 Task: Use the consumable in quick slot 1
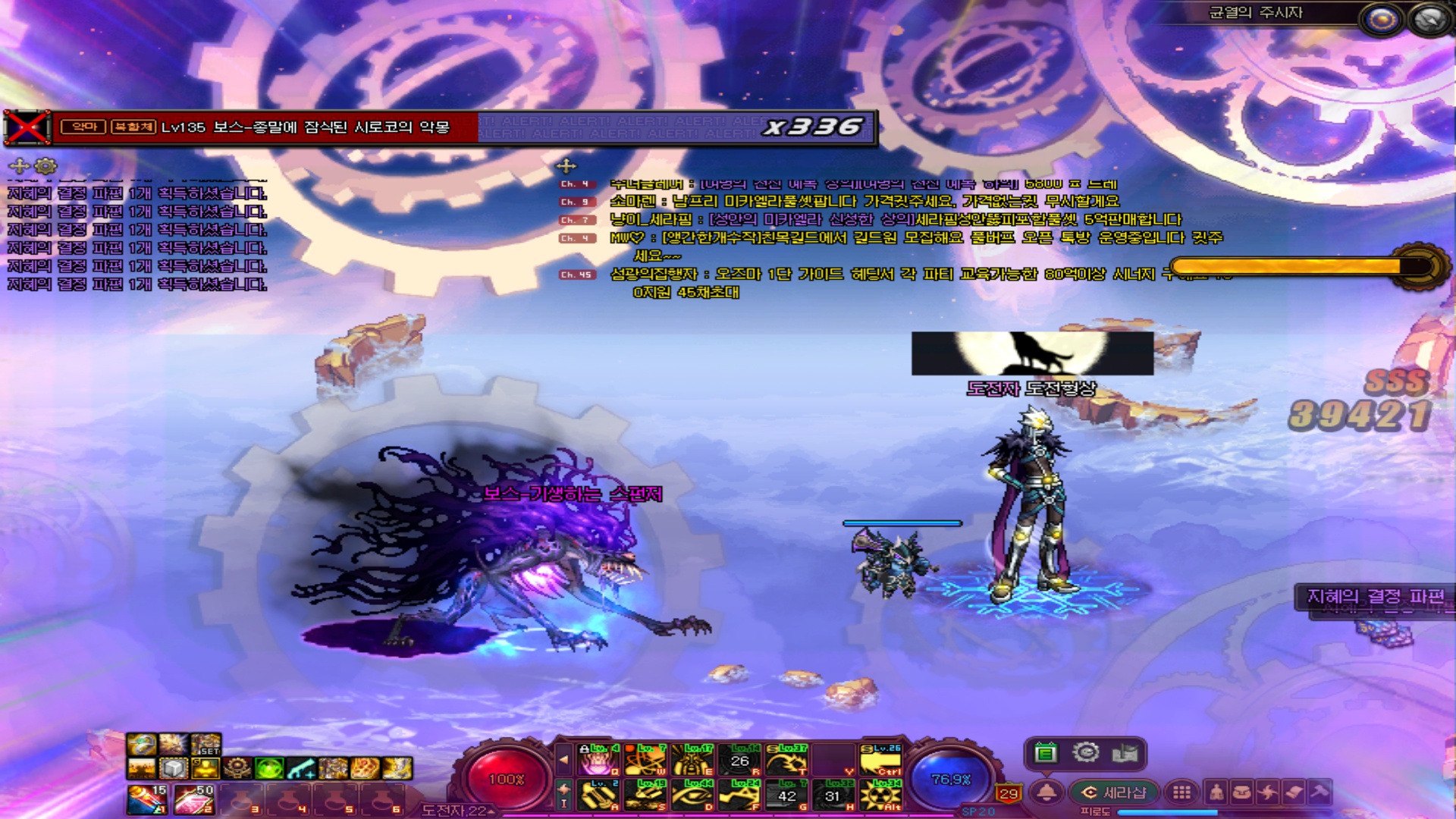pos(147,799)
